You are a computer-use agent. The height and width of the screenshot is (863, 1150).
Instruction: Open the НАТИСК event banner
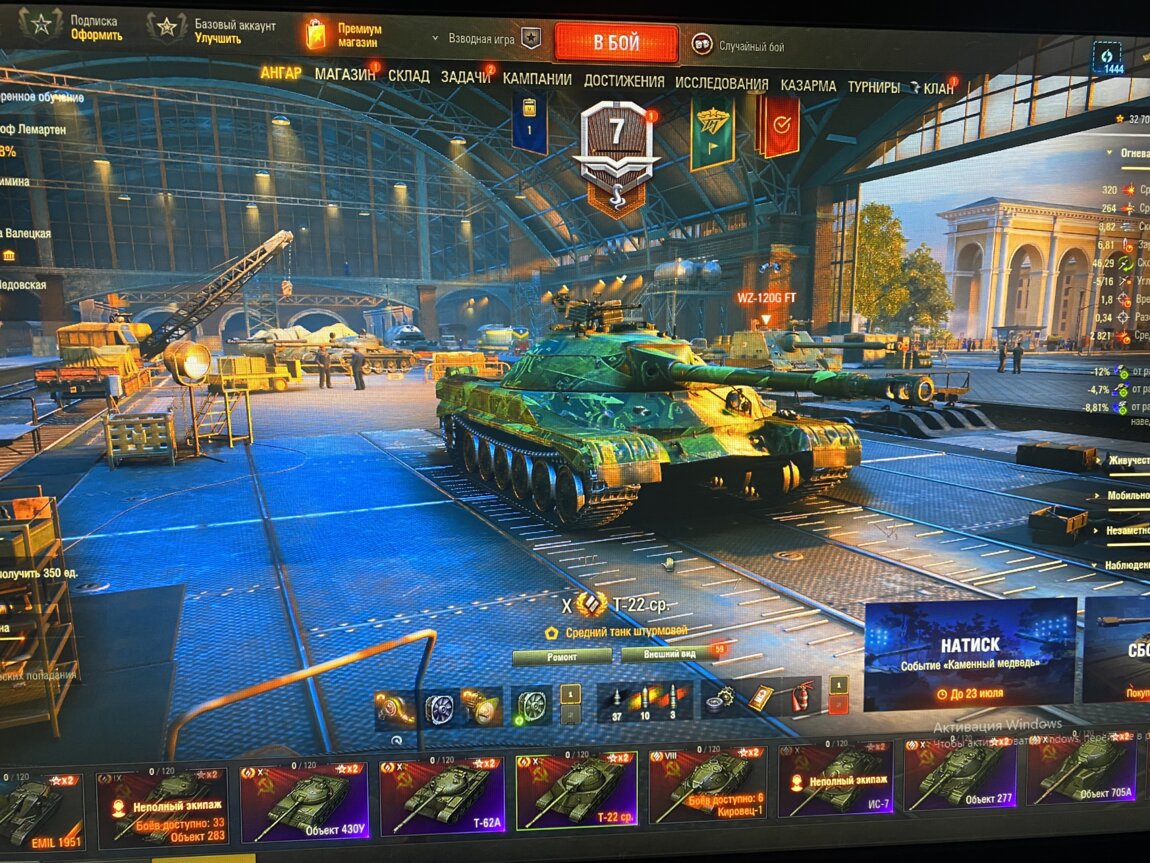970,653
